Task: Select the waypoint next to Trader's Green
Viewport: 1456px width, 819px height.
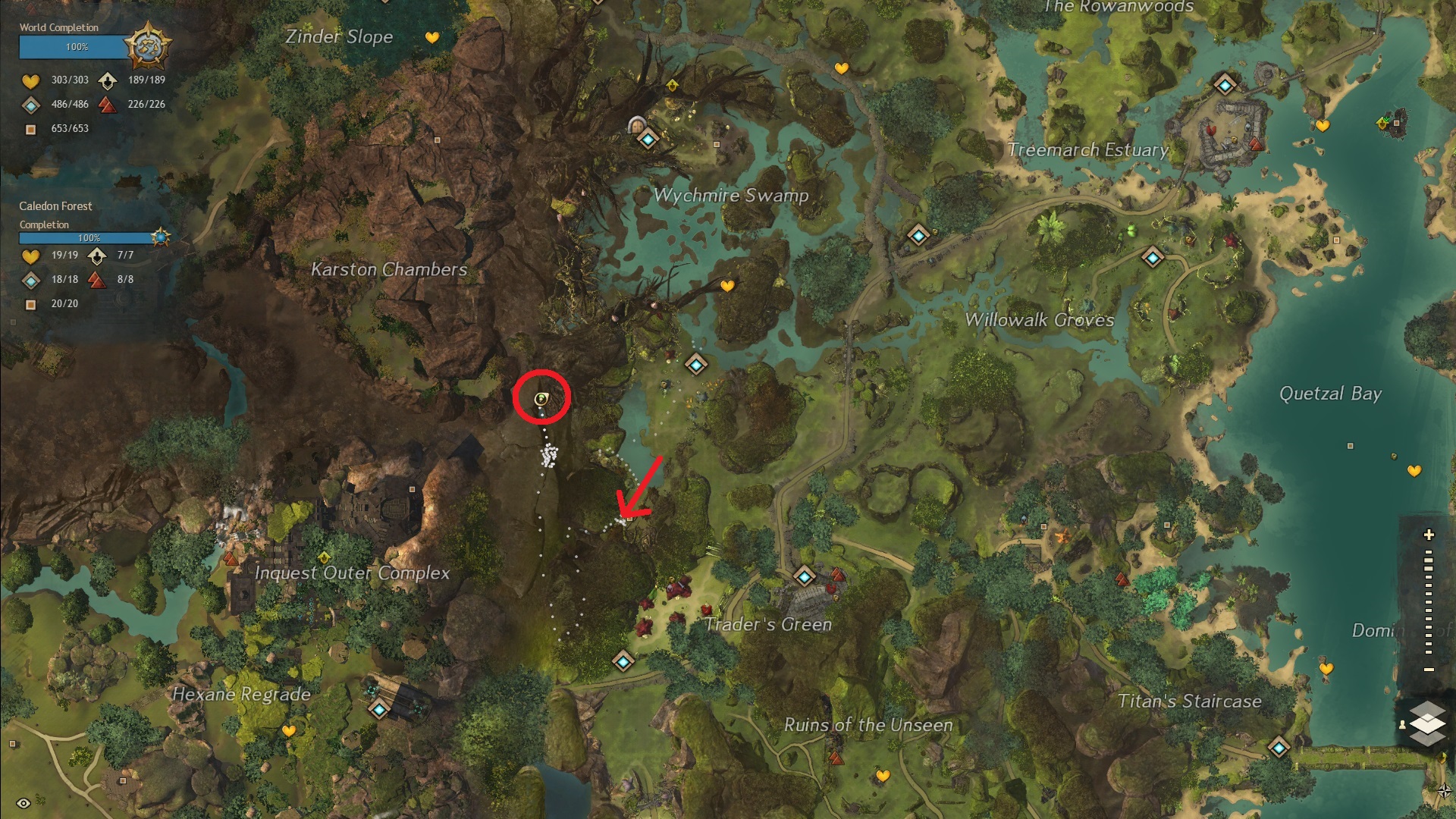Action: pos(804,577)
